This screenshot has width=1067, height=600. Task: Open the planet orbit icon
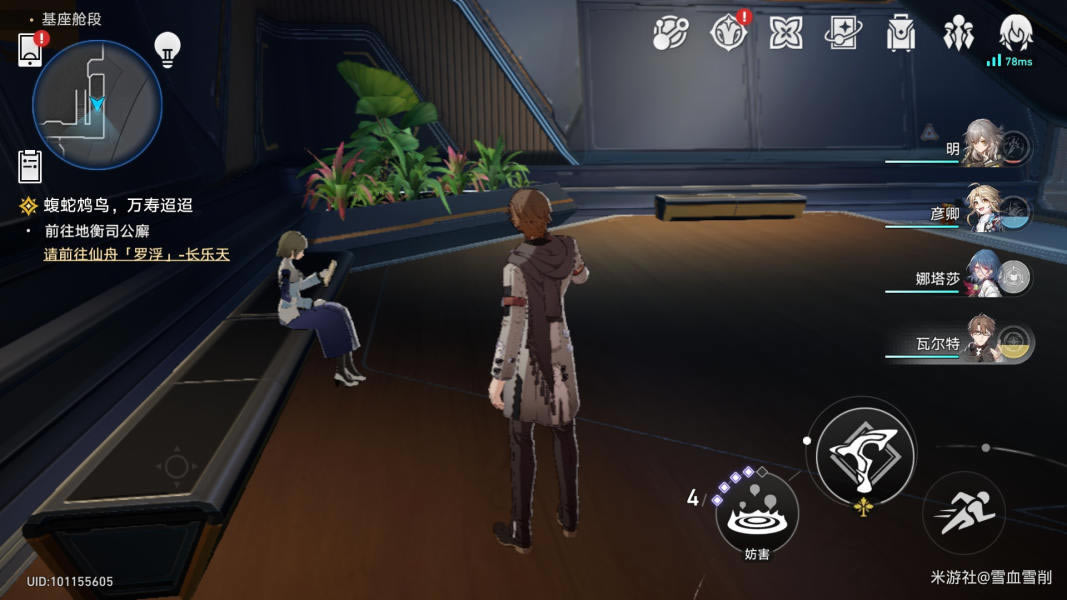671,33
